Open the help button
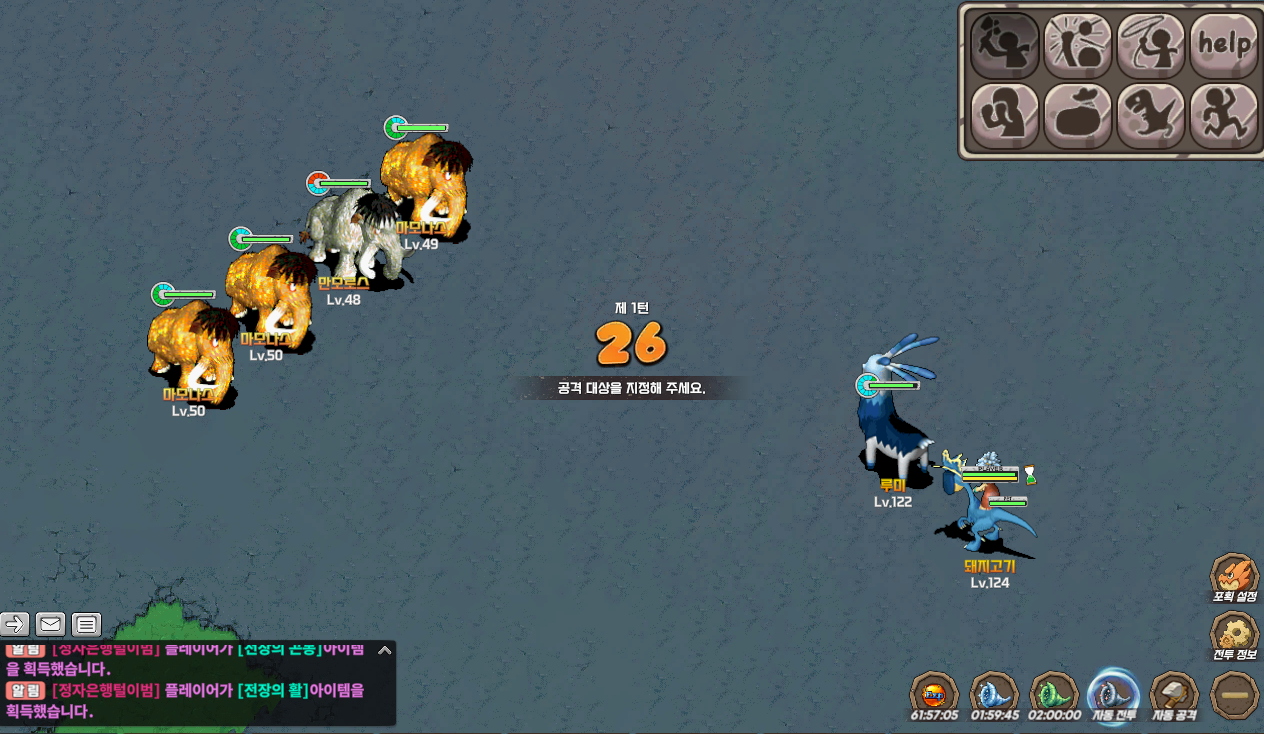1264x734 pixels. (x=1224, y=45)
